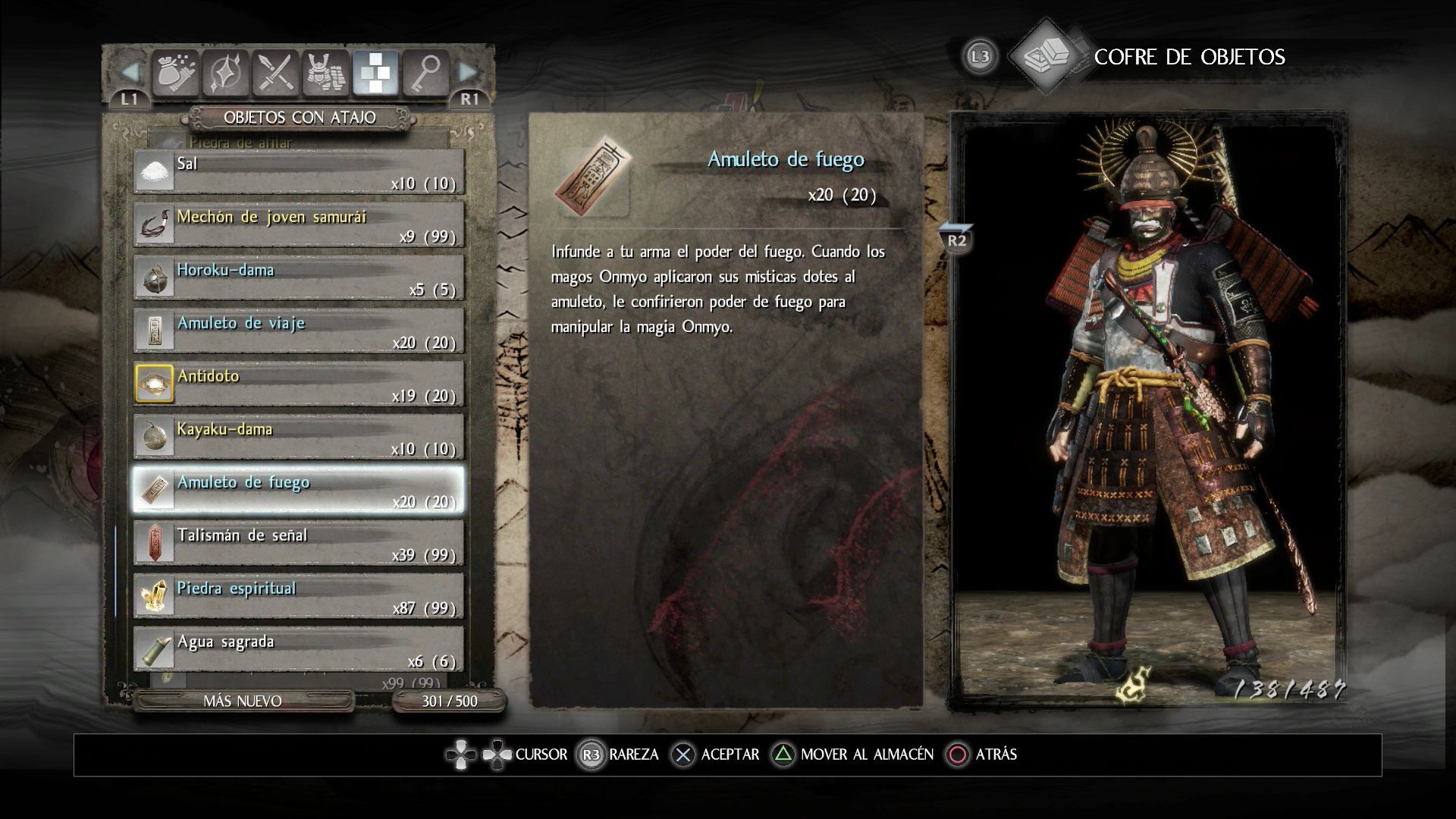The height and width of the screenshot is (819, 1456).
Task: Open the shuriken category tab
Action: click(225, 74)
